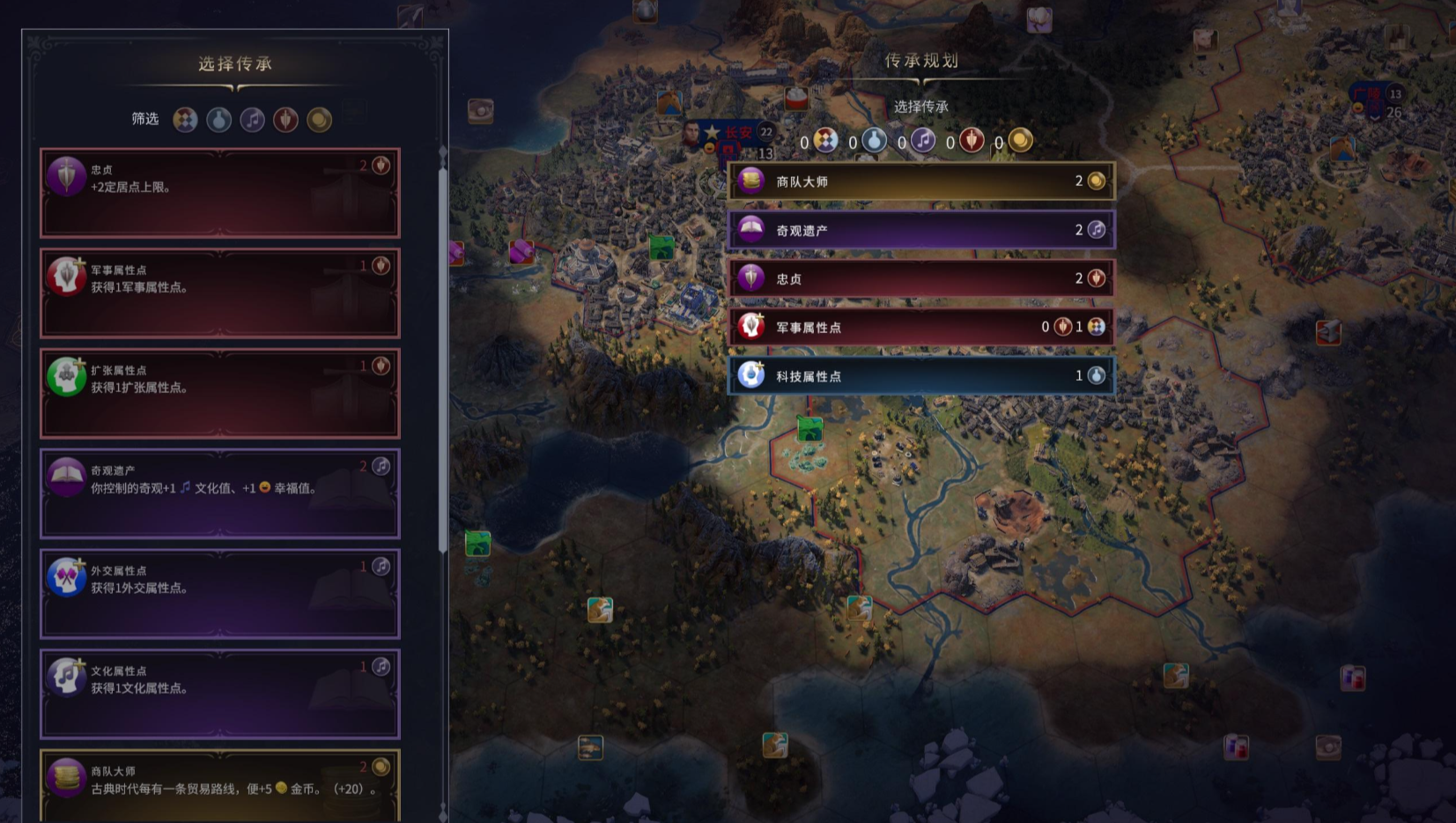Image resolution: width=1456 pixels, height=823 pixels.
Task: Remove 商队大师 from the legacy plan
Action: point(921,182)
